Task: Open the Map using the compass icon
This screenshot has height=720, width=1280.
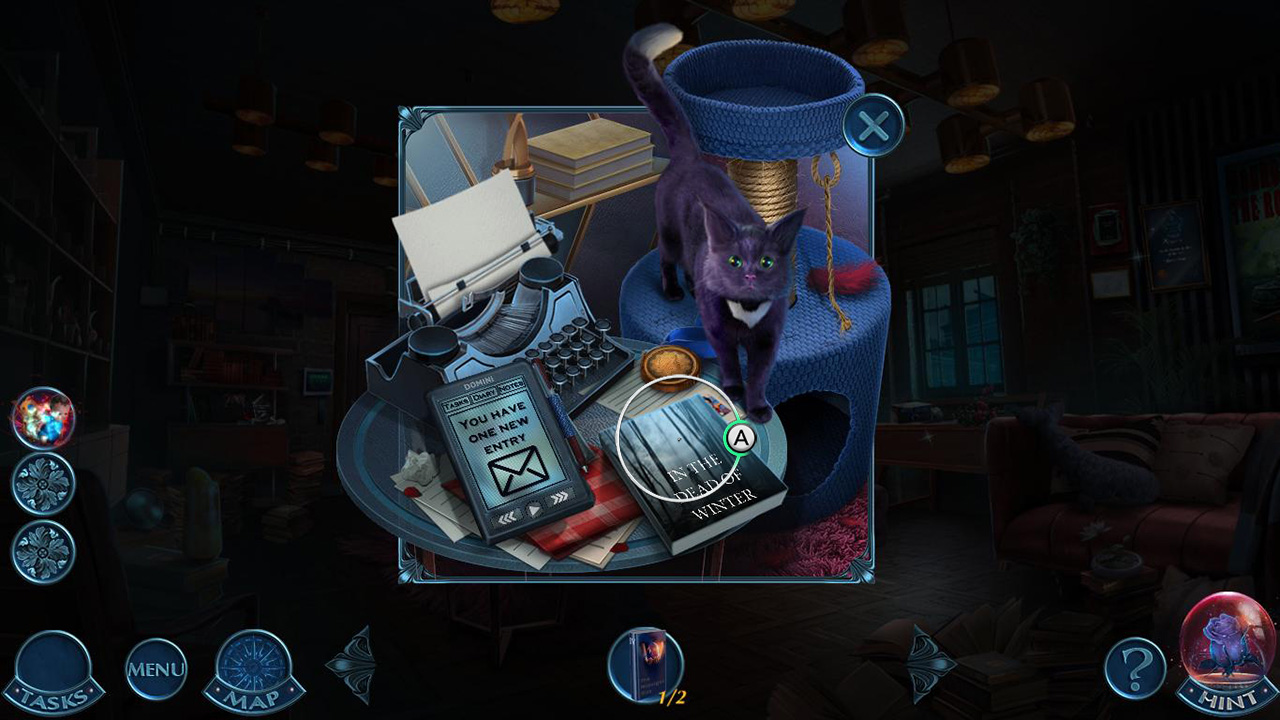Action: point(250,668)
